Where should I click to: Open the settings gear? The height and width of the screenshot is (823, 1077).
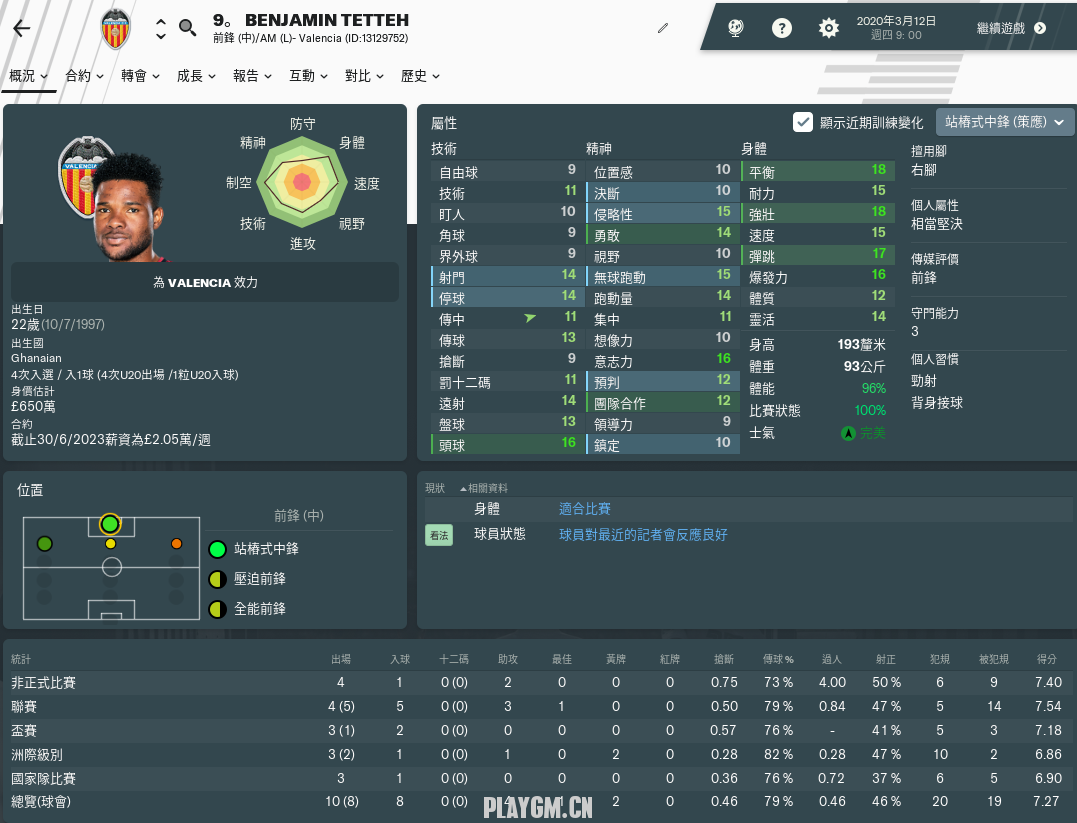click(x=828, y=28)
